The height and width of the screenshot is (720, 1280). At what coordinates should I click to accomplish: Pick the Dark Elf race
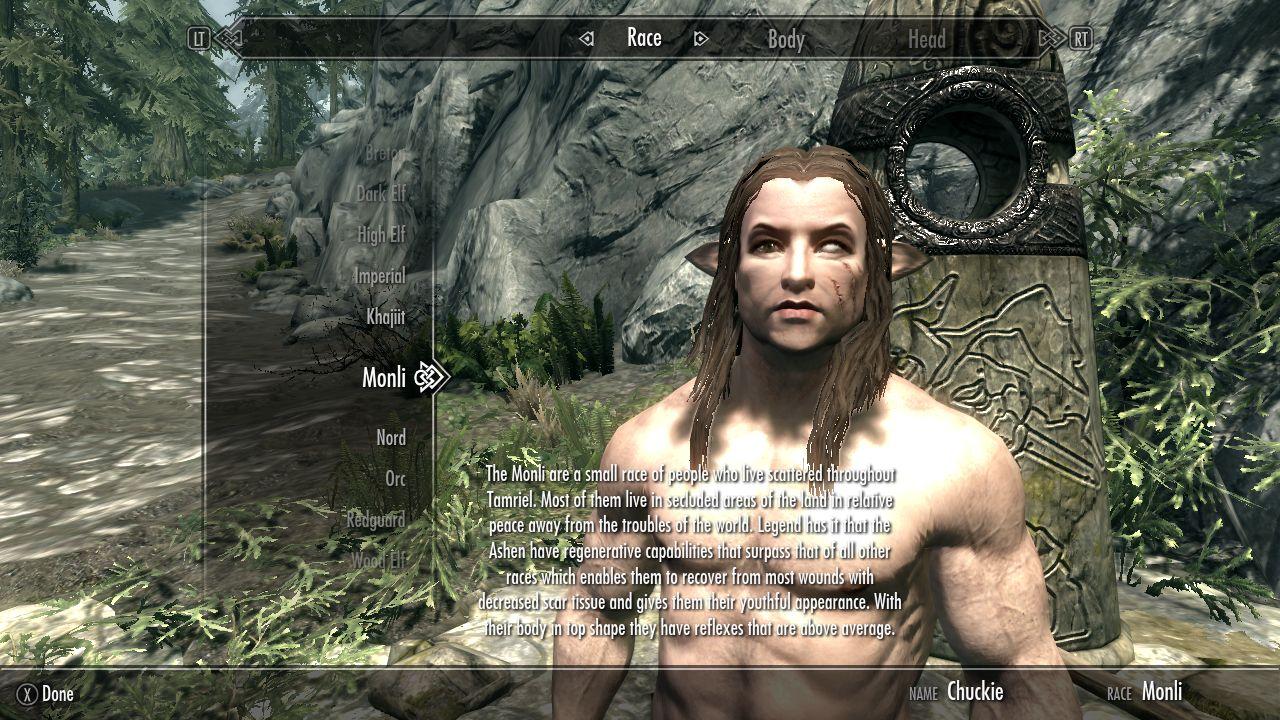pyautogui.click(x=381, y=194)
